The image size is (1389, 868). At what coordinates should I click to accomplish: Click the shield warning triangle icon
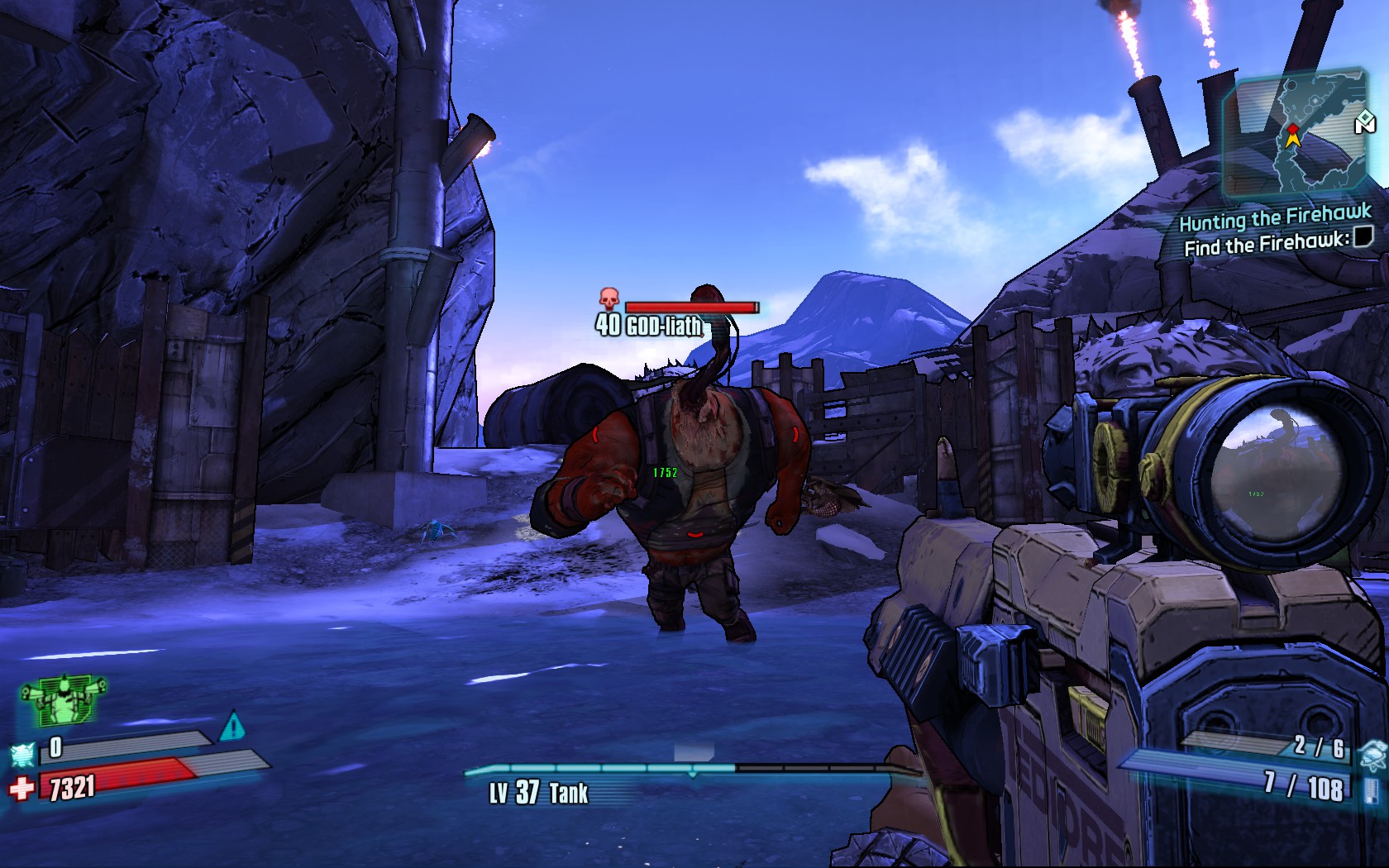pos(233,727)
